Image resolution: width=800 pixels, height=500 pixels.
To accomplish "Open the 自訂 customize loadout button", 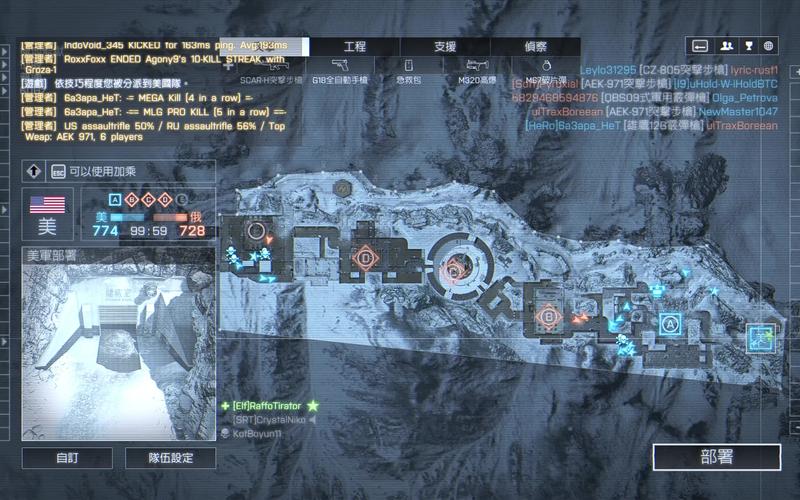I will point(68,458).
